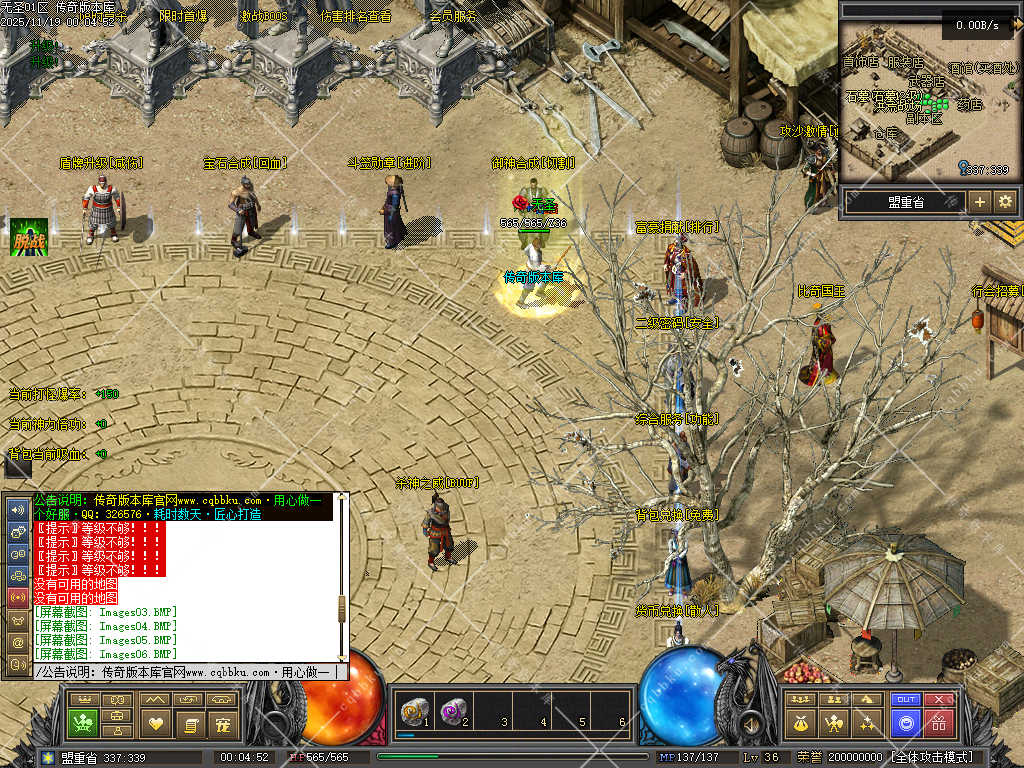Click the @ chat channel button
The width and height of the screenshot is (1024, 768).
coord(17,641)
